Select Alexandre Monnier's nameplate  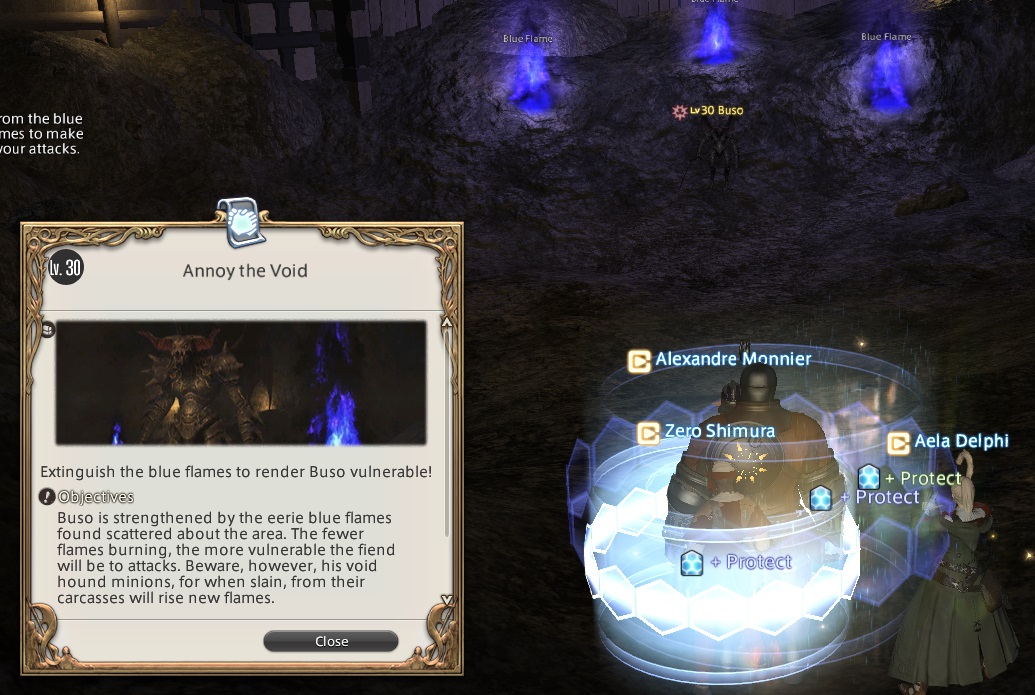tap(733, 359)
